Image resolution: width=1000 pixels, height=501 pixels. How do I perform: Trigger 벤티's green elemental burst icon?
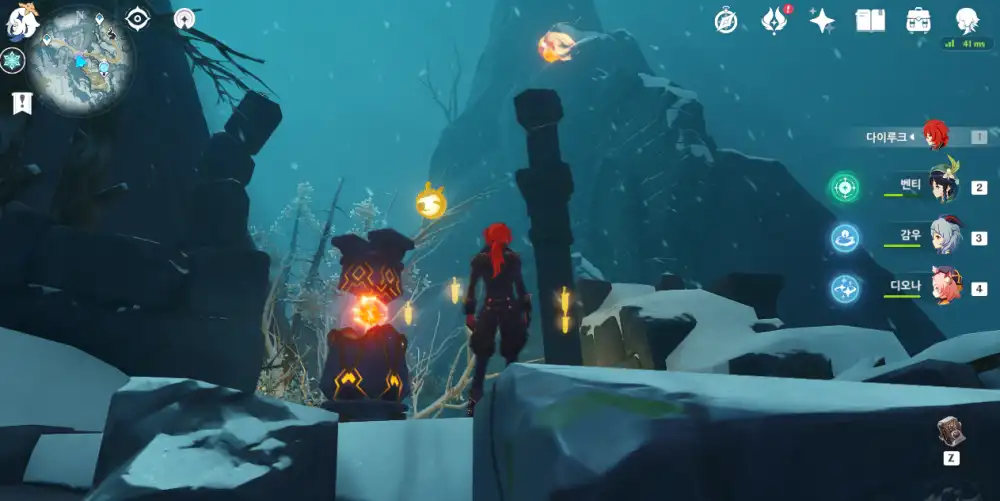[x=844, y=187]
